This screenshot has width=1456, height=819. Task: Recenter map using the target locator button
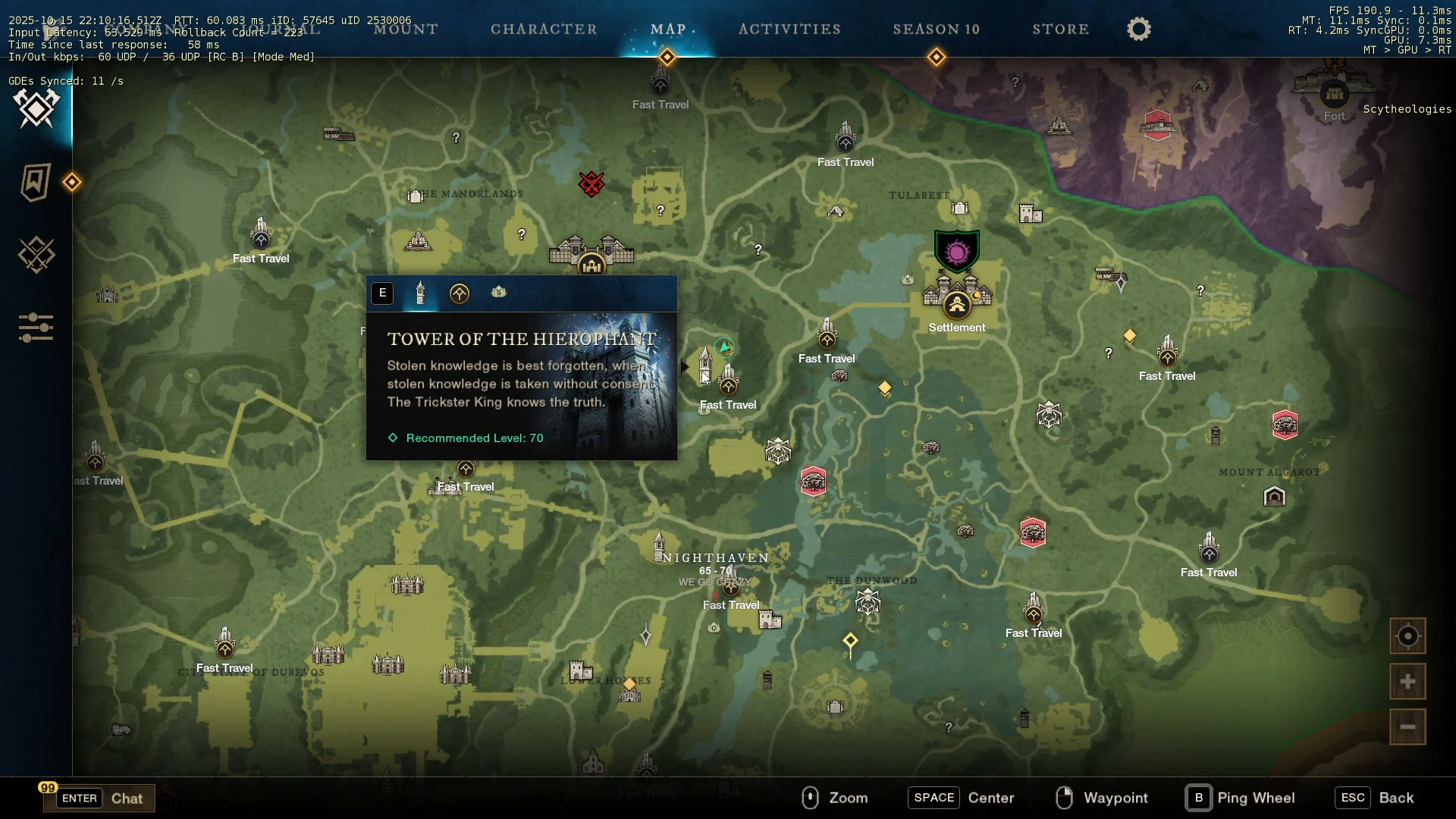coord(1407,636)
